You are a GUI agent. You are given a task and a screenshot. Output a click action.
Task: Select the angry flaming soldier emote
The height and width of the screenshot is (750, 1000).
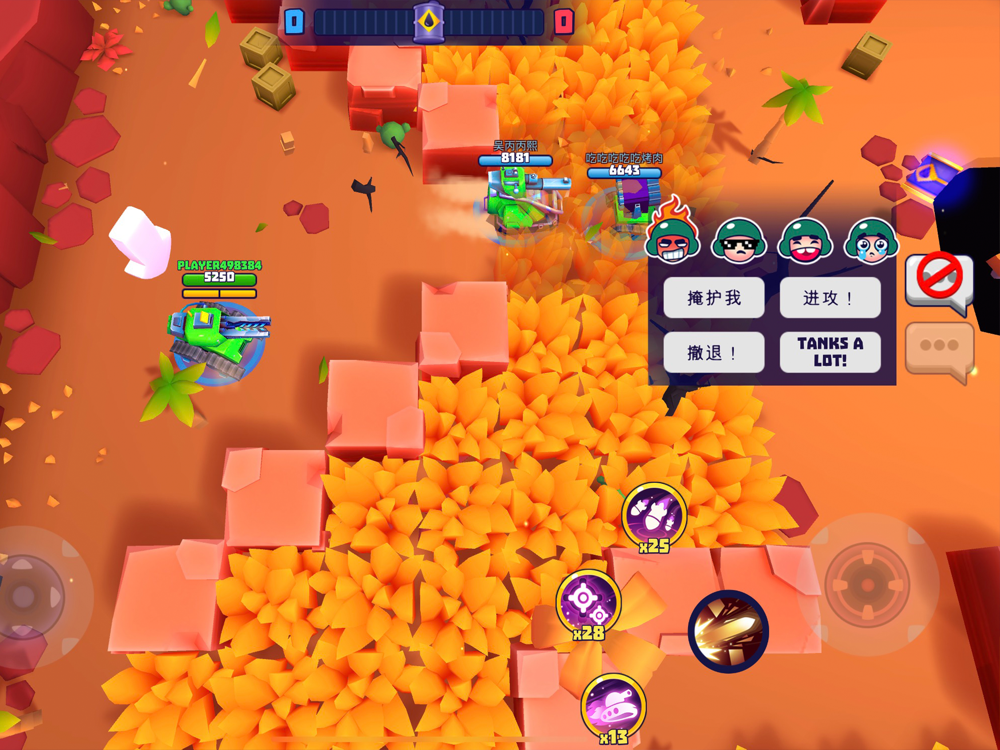(673, 236)
